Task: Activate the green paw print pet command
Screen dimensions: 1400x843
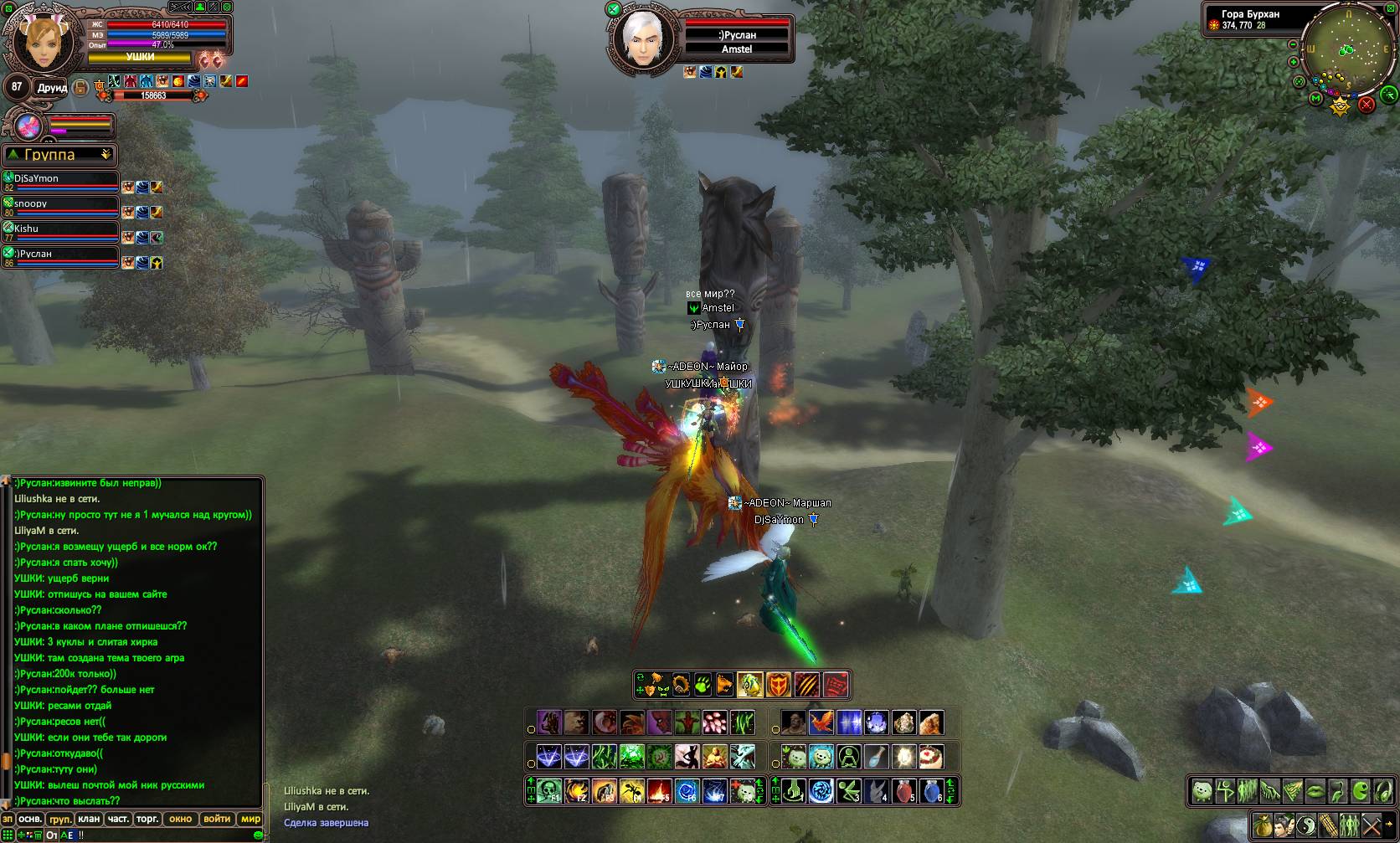Action: pos(703,685)
